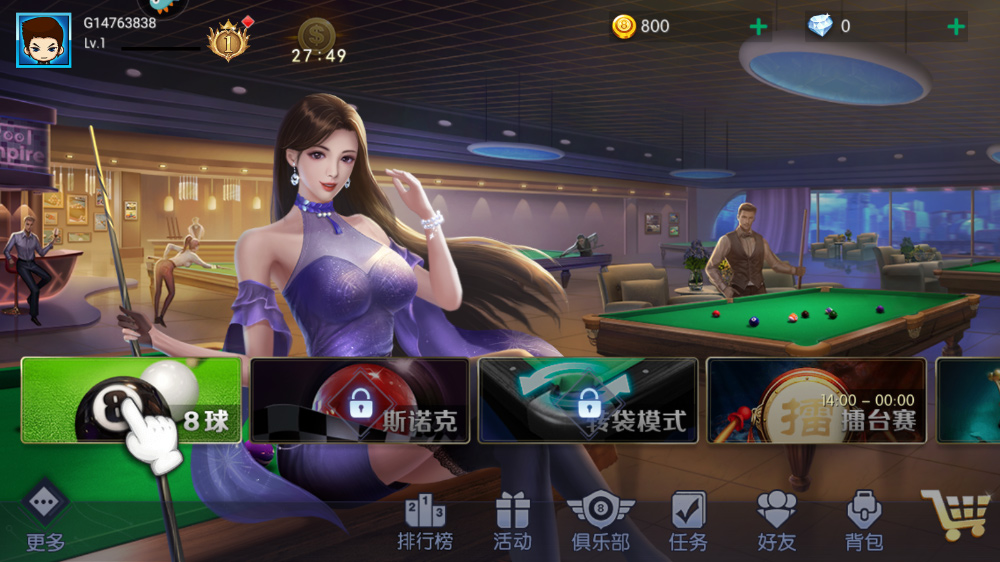Open the player avatar profile
This screenshot has height=562, width=1000.
(43, 40)
